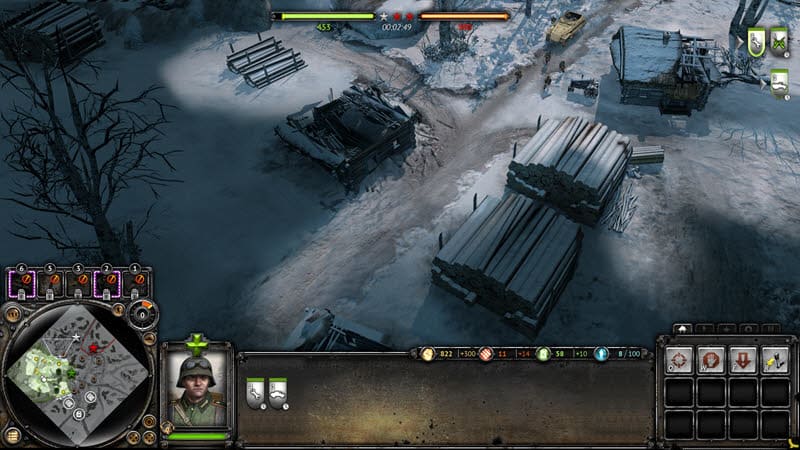This screenshot has height=450, width=800.
Task: Pick the crossed-weapons squad shield
Action: click(x=781, y=41)
